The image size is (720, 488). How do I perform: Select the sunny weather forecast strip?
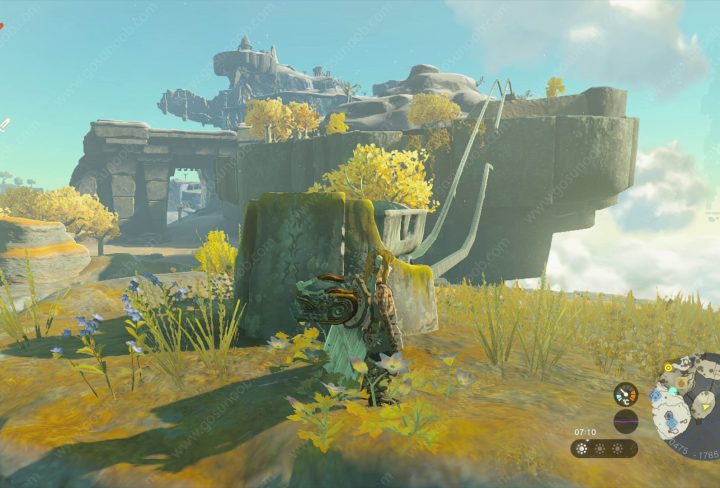(604, 448)
